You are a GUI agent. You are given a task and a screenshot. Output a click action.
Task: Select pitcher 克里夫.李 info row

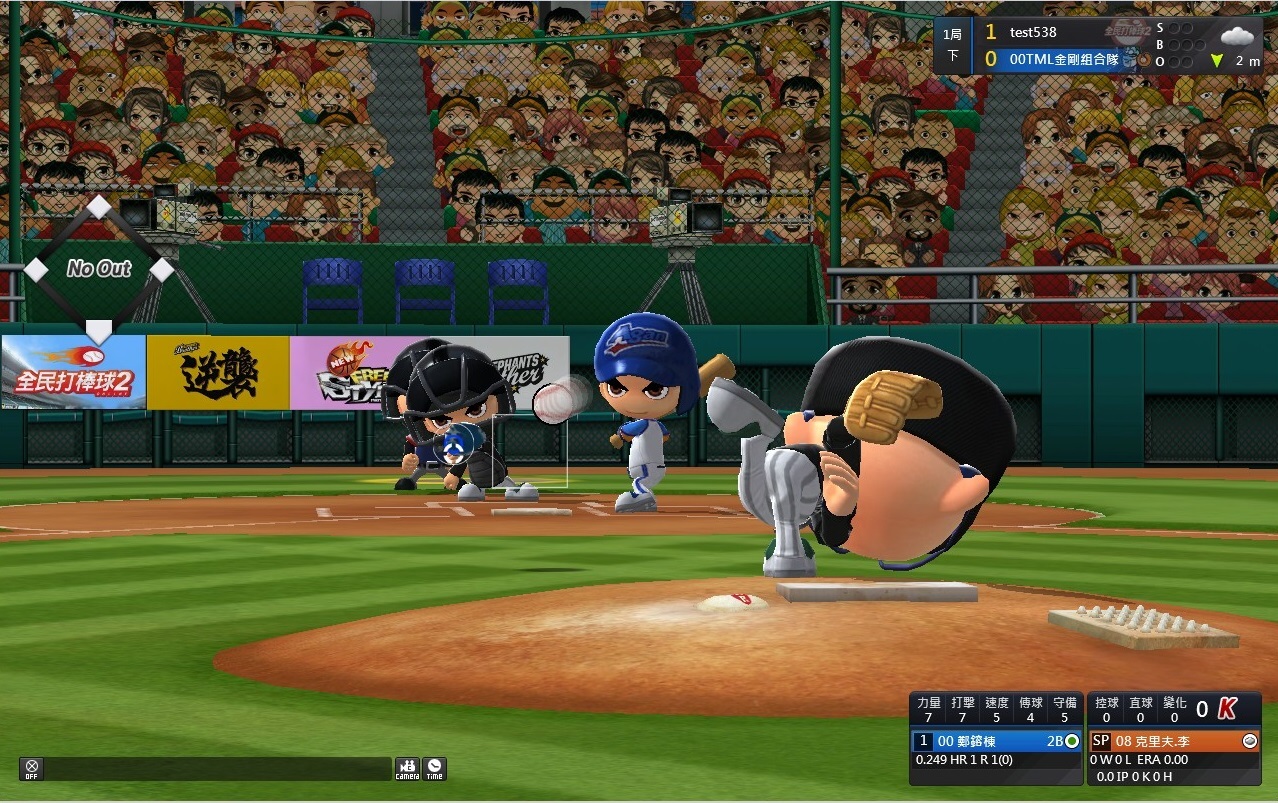pyautogui.click(x=1174, y=741)
